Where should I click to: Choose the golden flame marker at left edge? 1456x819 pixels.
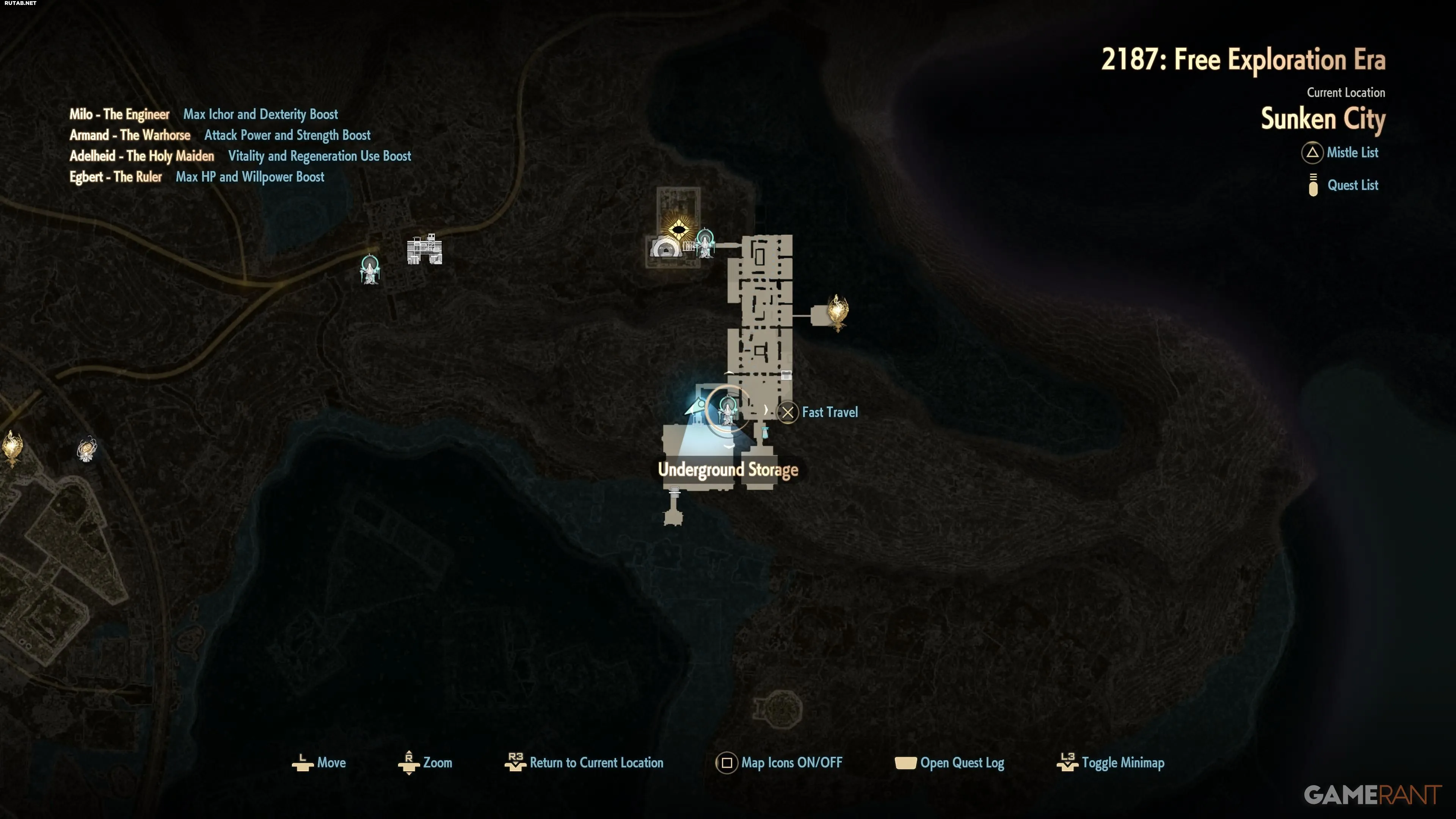tap(12, 448)
